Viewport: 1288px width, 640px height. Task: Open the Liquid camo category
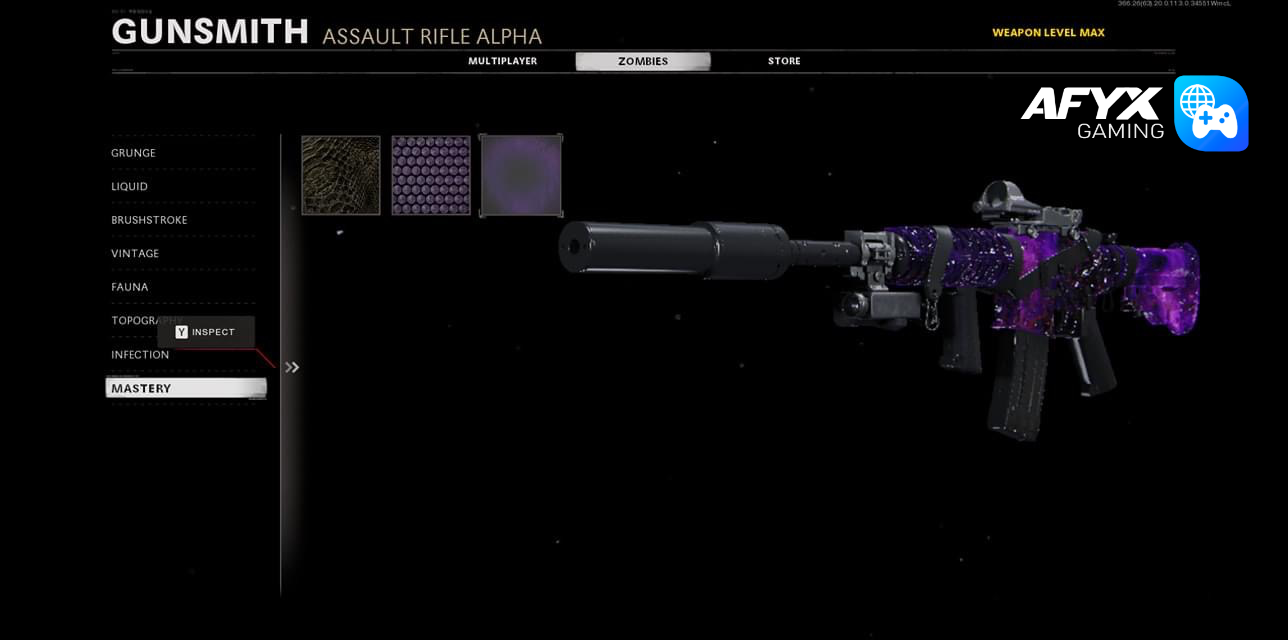(130, 187)
